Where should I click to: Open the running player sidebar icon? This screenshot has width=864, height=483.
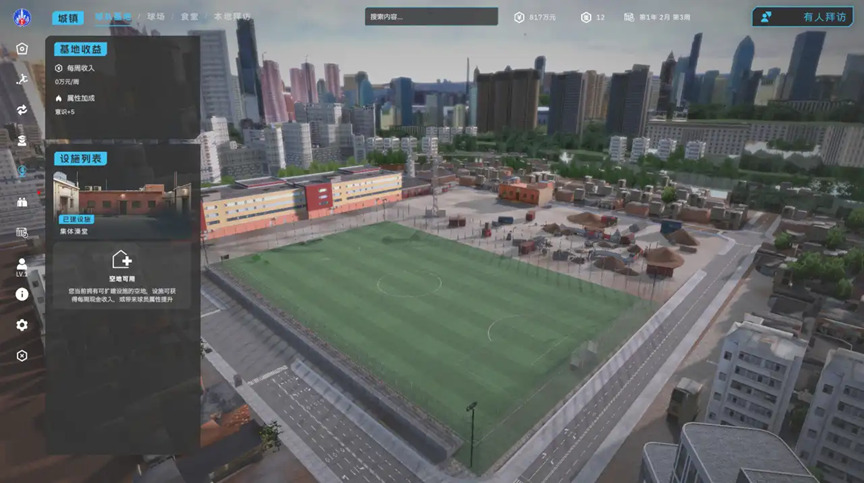[x=22, y=77]
